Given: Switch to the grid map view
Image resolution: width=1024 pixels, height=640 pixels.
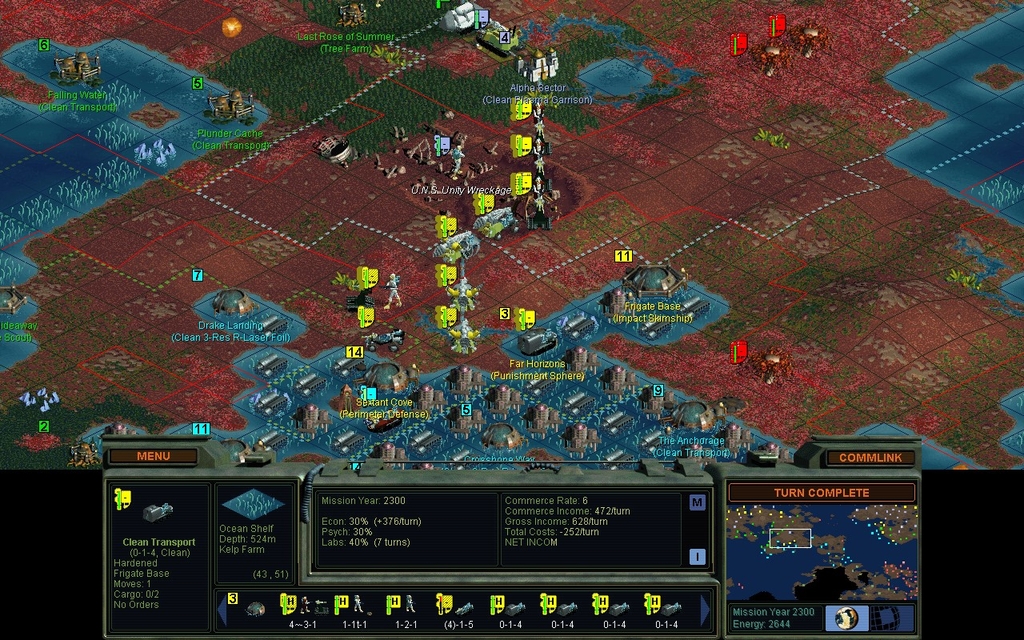Looking at the screenshot, I should [893, 618].
